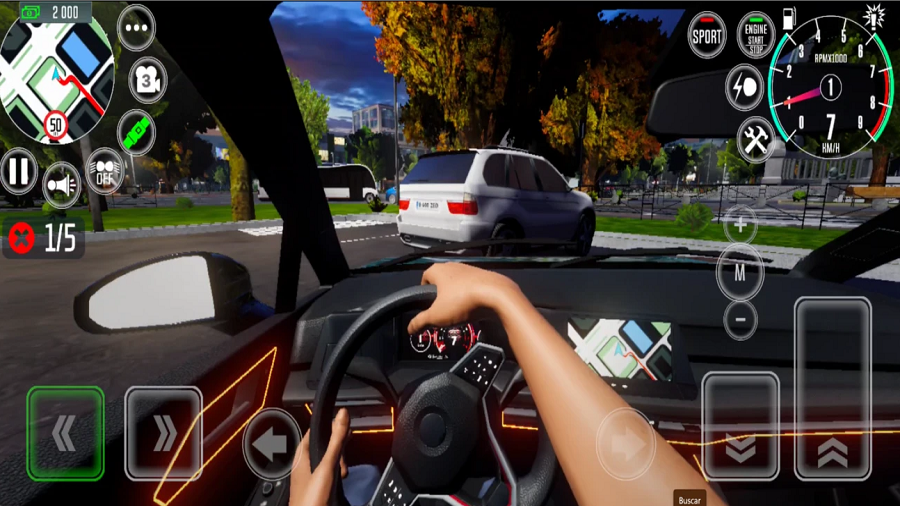Open the repair tools wrench icon
This screenshot has width=900, height=506.
click(756, 139)
